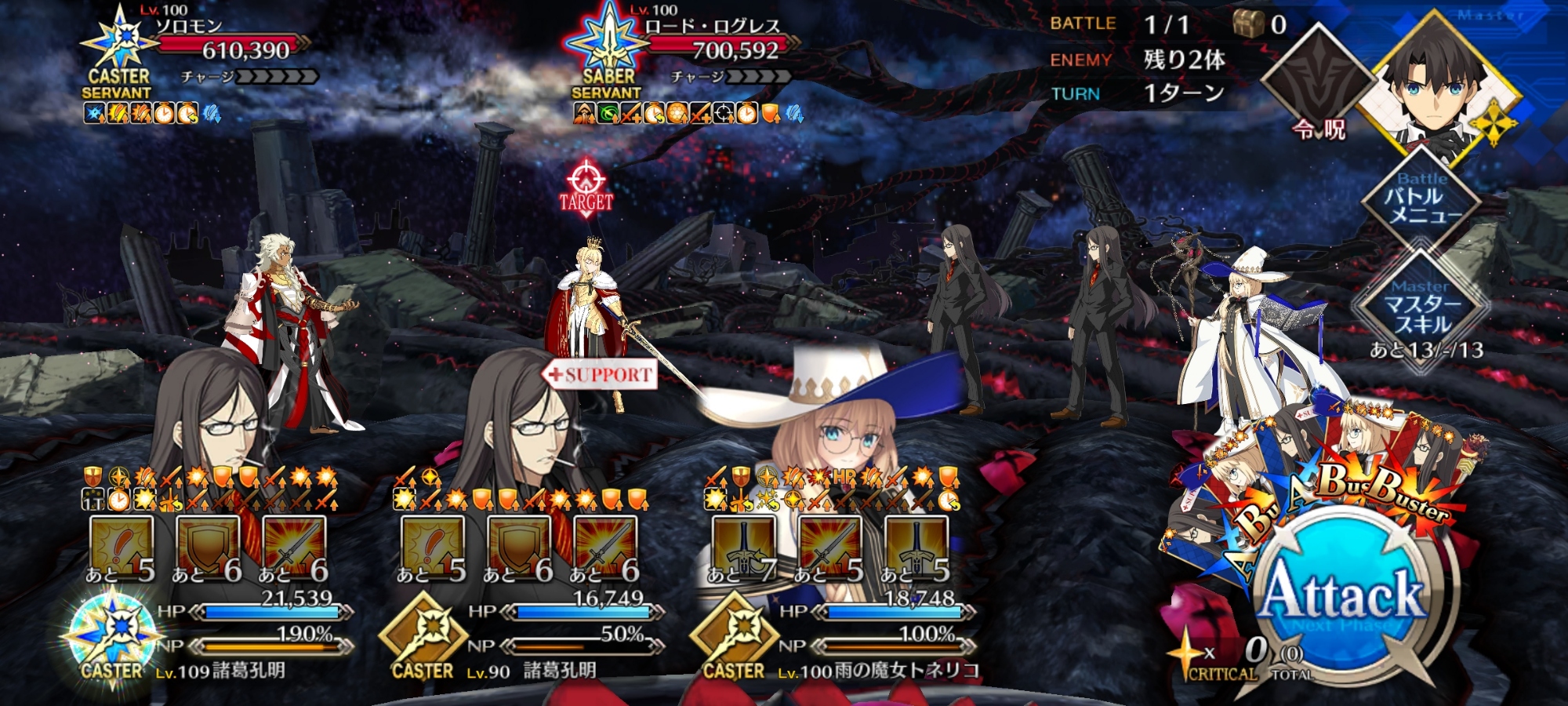Use トネリコ's third sword skill
This screenshot has height=706, width=1568.
click(x=916, y=547)
